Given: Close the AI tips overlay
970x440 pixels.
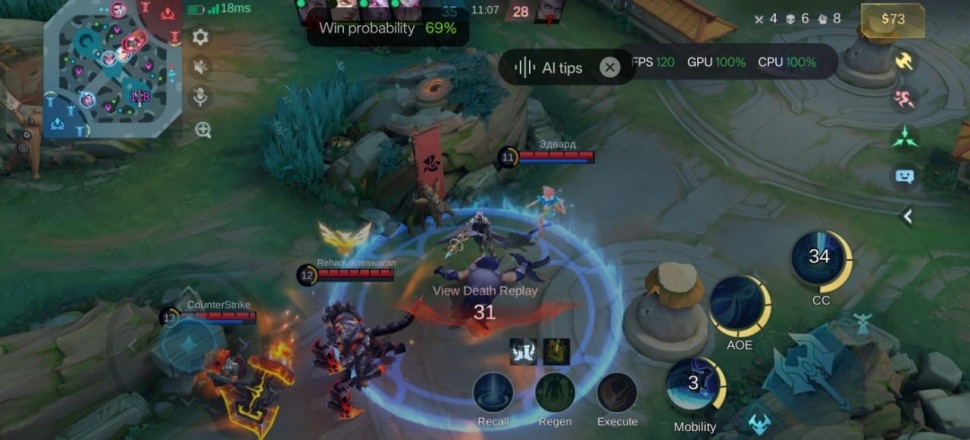Looking at the screenshot, I should 609,67.
